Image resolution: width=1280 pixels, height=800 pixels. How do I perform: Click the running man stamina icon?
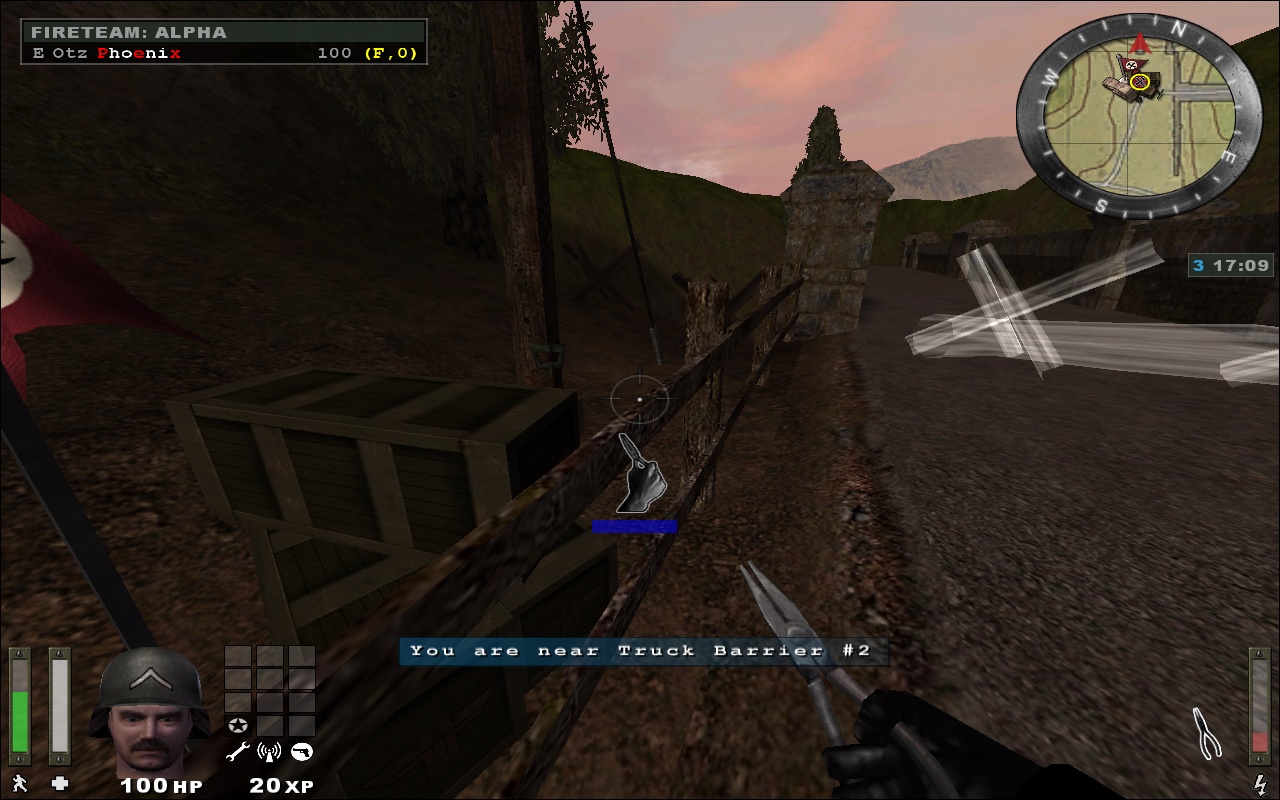coord(19,783)
